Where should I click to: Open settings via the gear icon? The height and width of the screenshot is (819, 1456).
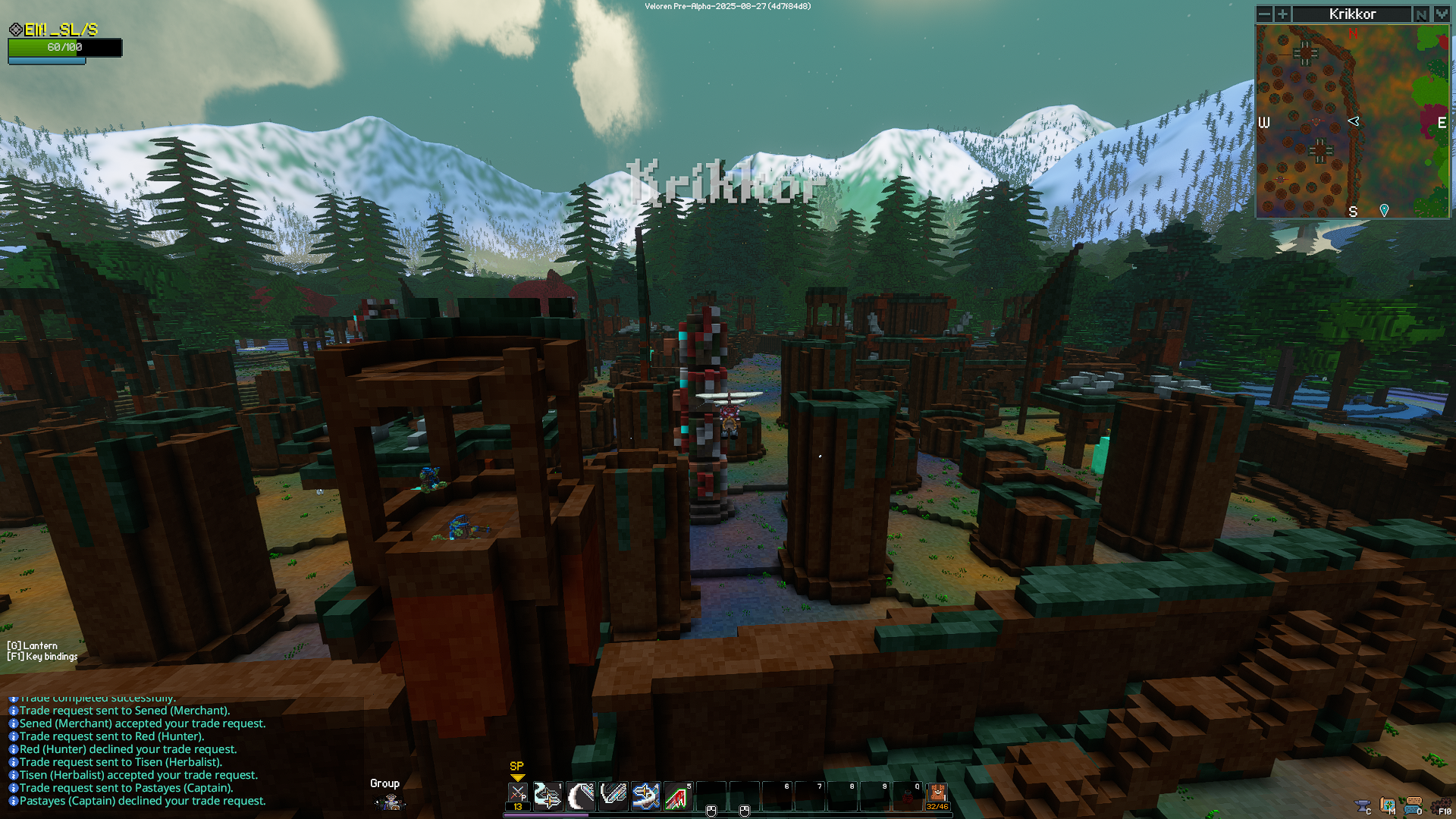(x=1439, y=805)
